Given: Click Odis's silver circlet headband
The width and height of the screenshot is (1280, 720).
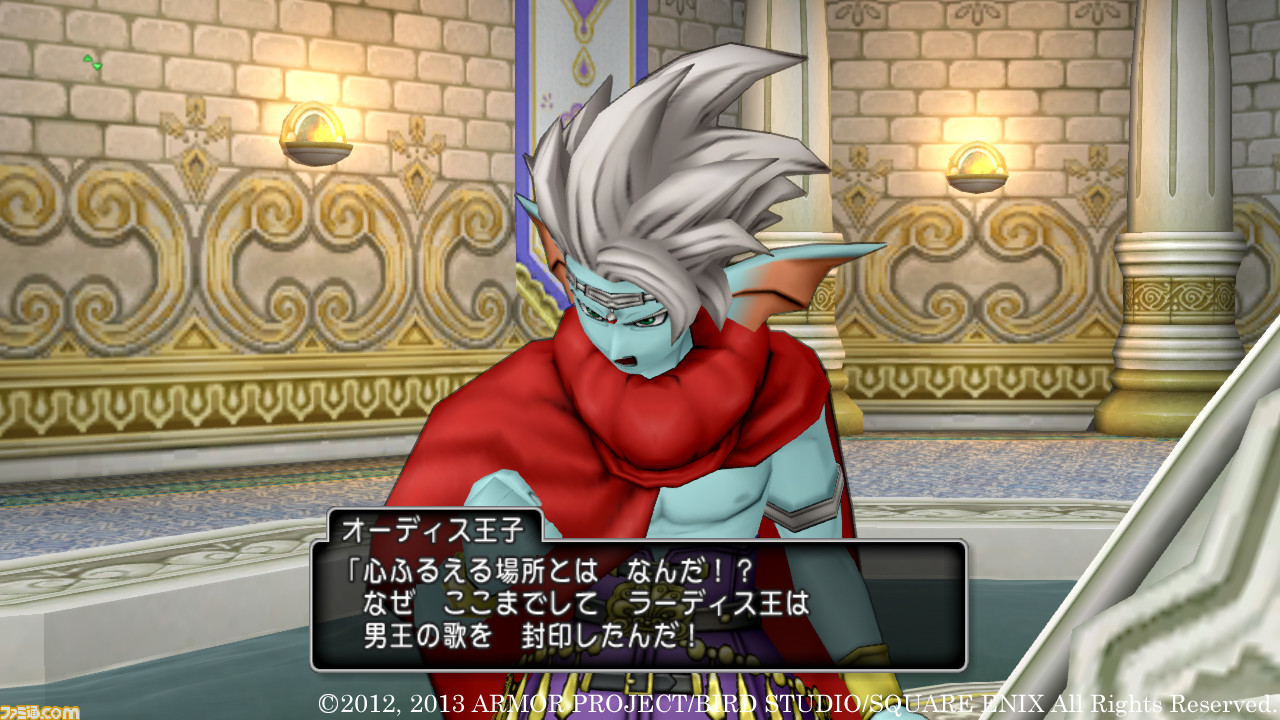Looking at the screenshot, I should [x=614, y=297].
